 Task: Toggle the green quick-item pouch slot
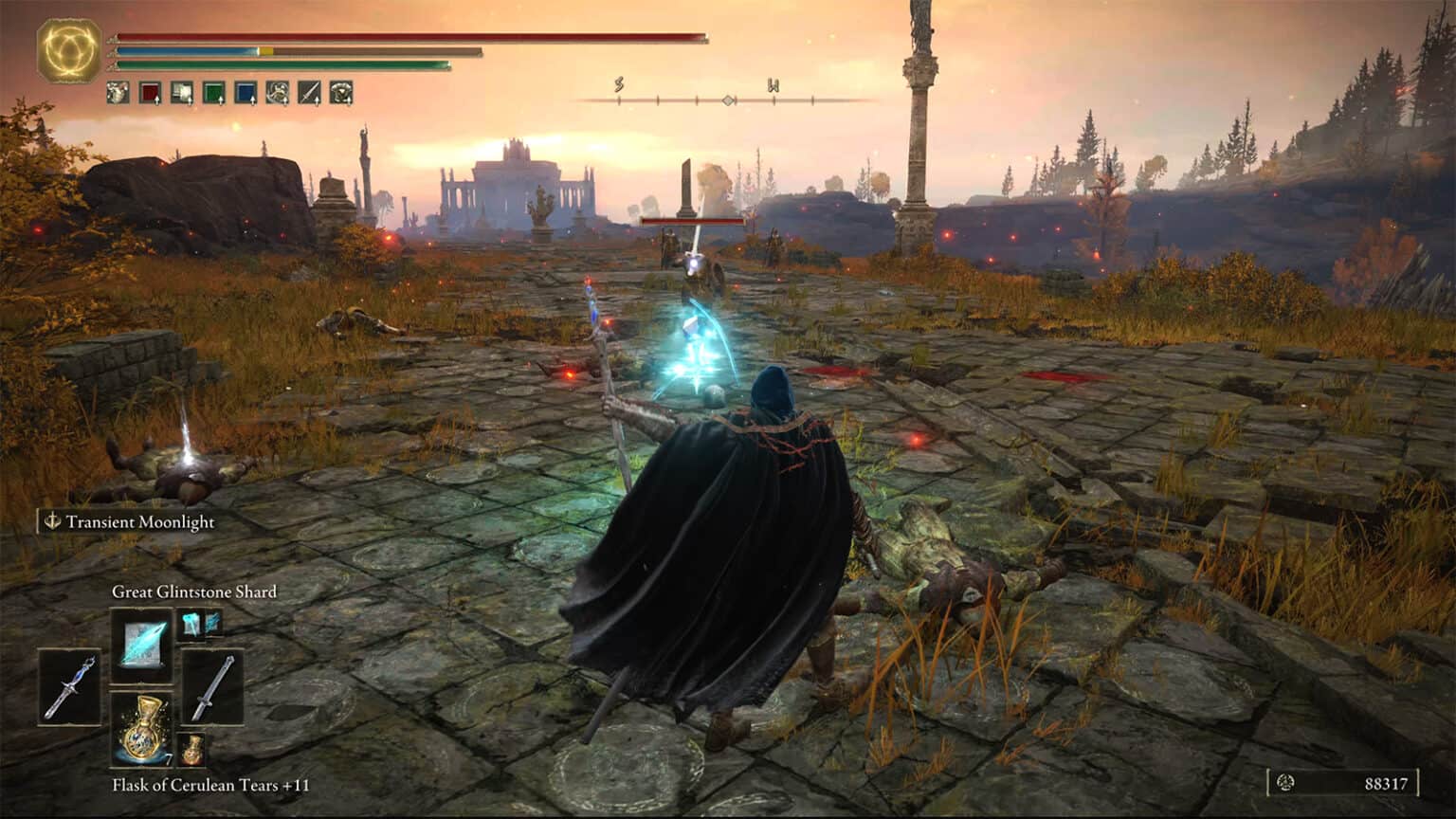tap(213, 92)
